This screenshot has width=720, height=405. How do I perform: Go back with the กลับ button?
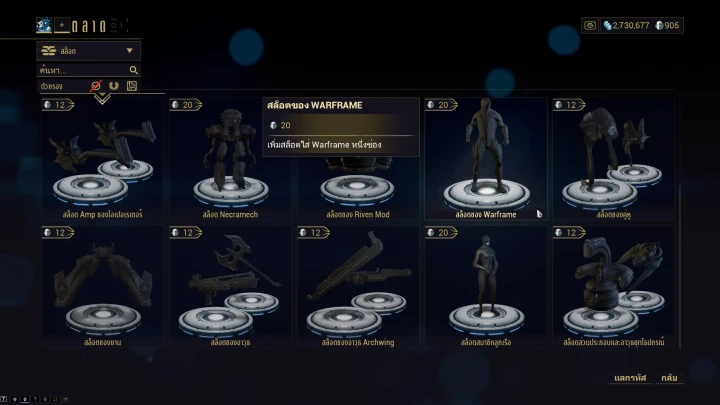click(x=669, y=377)
